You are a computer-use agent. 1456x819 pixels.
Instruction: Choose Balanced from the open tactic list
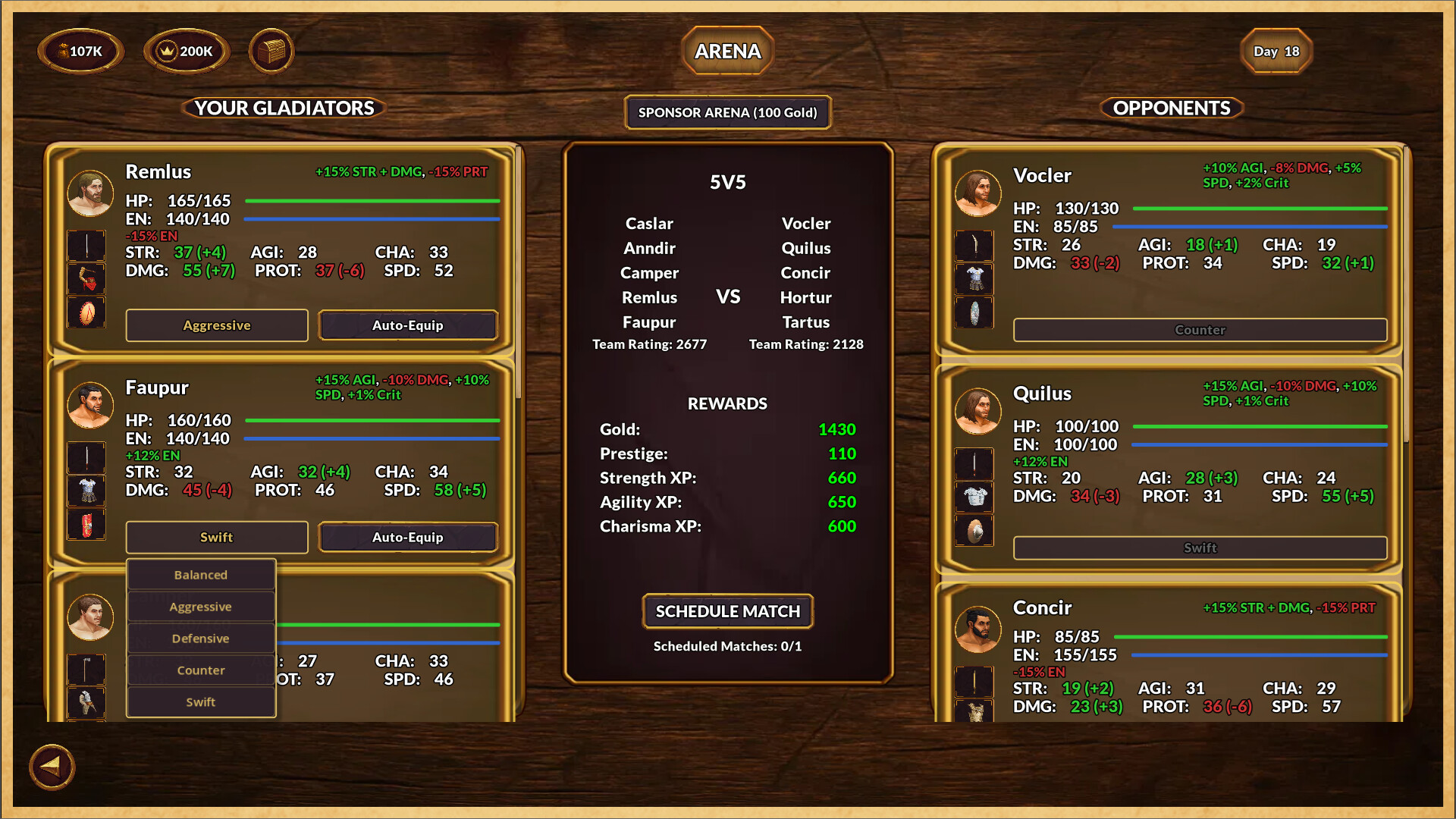tap(200, 574)
